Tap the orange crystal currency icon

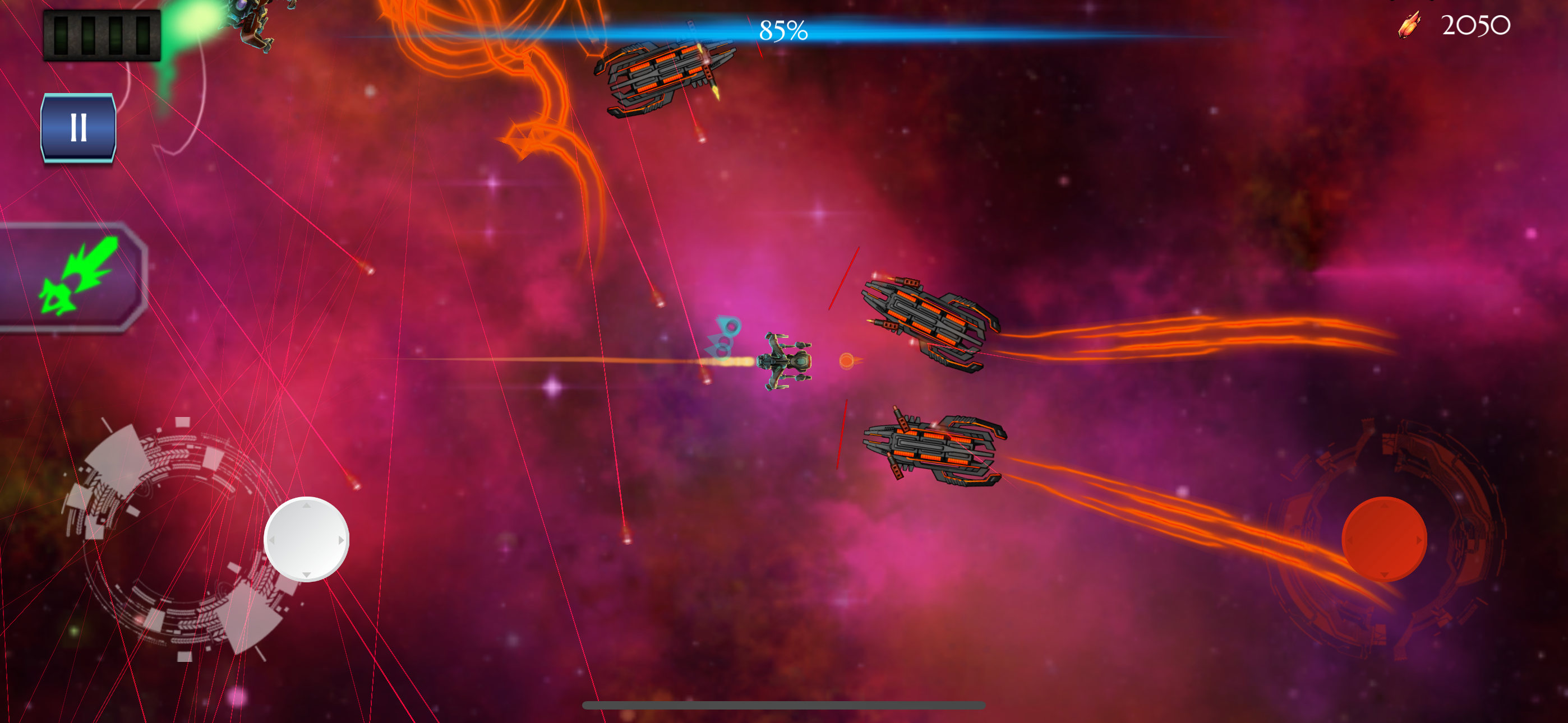(1410, 26)
